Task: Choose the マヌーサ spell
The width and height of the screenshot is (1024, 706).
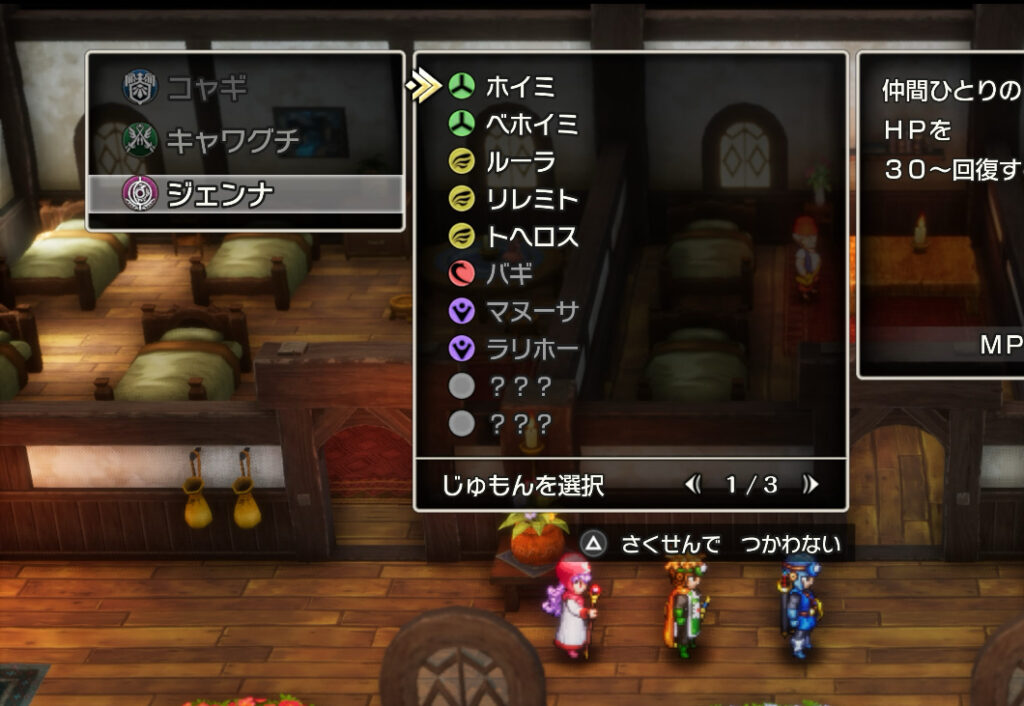Action: click(x=531, y=312)
